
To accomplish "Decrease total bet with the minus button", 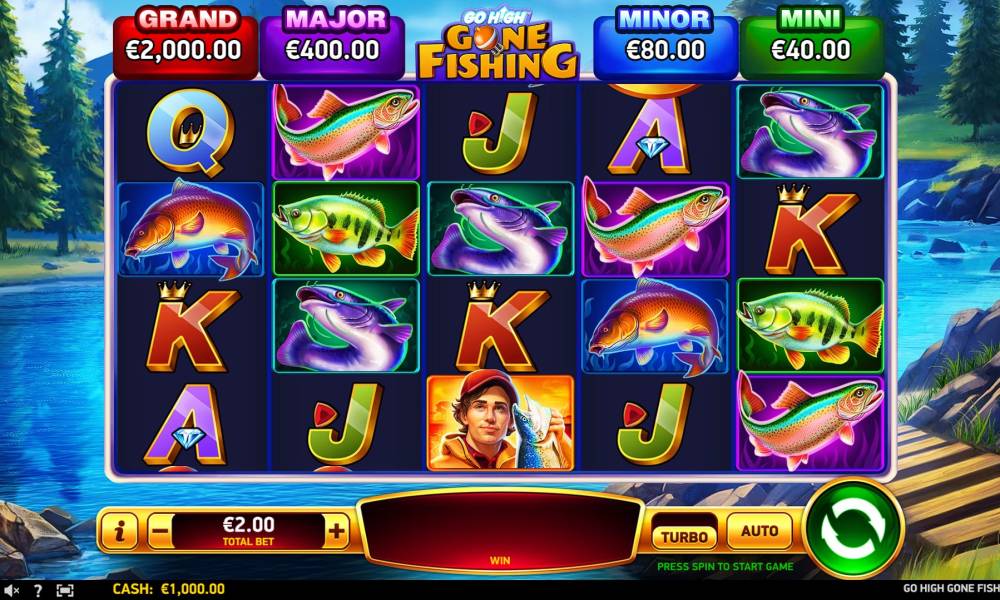I will (x=160, y=532).
